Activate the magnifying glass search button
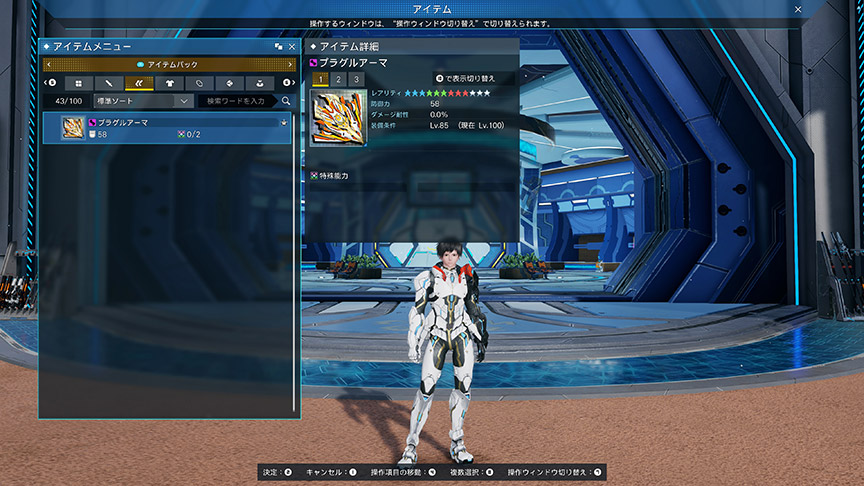 tap(286, 101)
